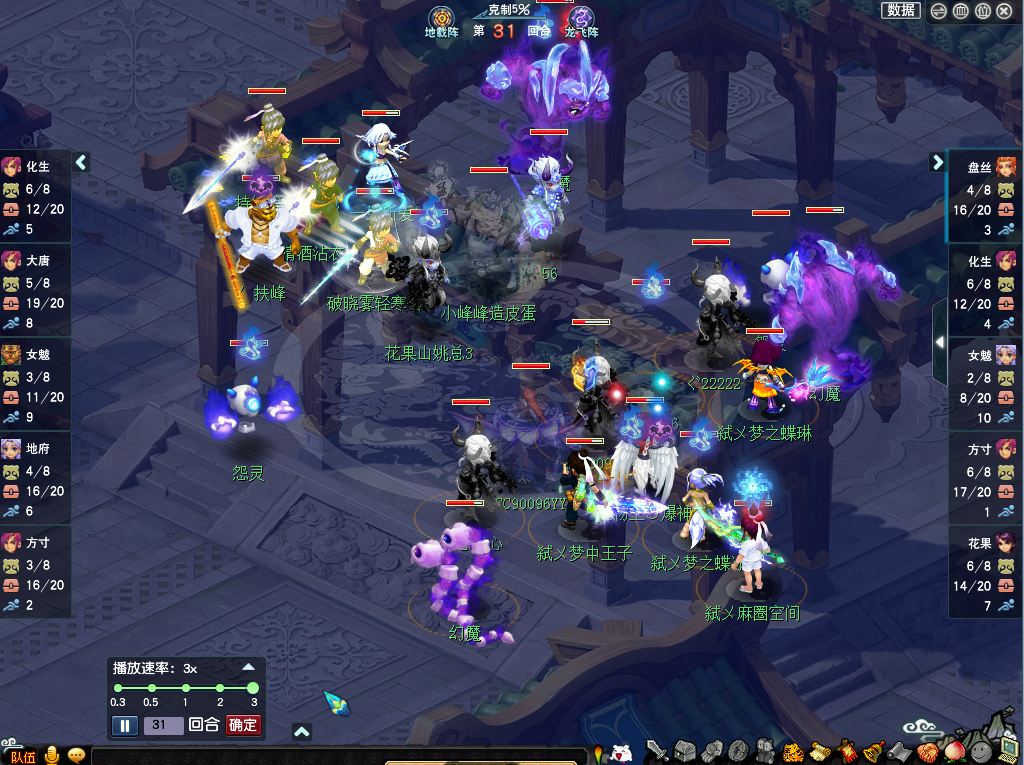Open the 队伍 team chat channel
The width and height of the screenshot is (1024, 765).
click(23, 756)
